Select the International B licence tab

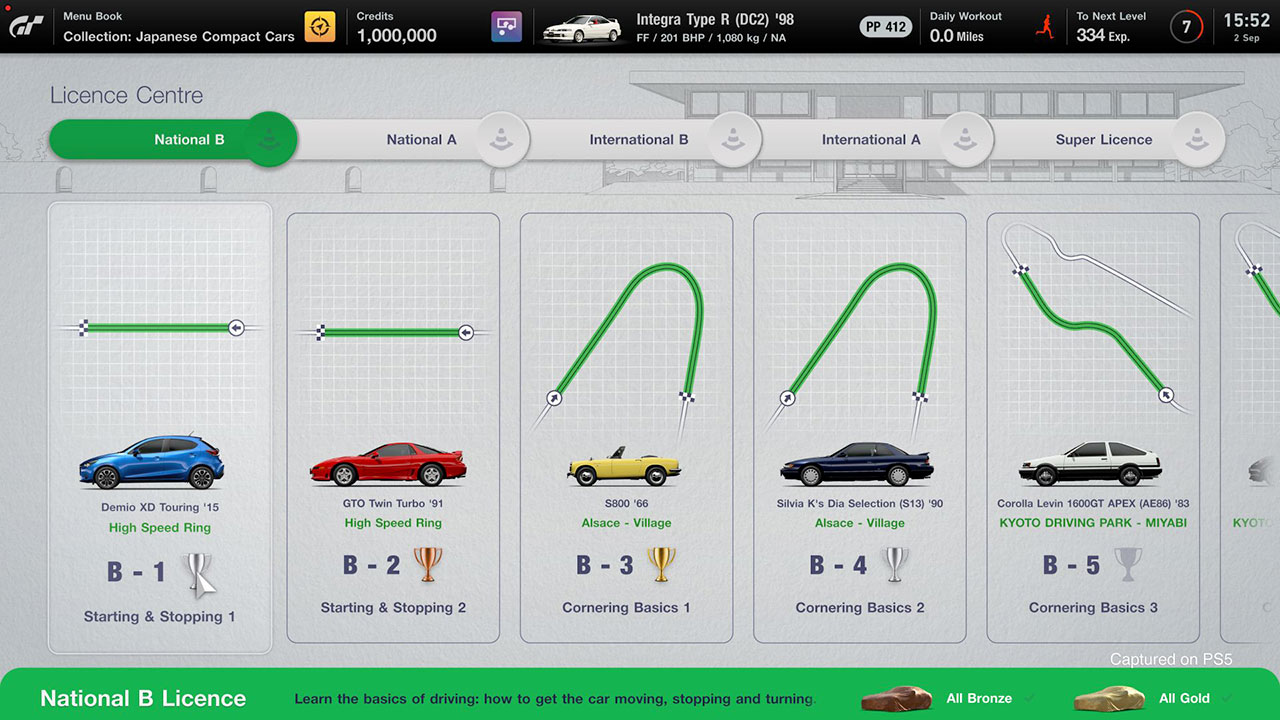(639, 140)
